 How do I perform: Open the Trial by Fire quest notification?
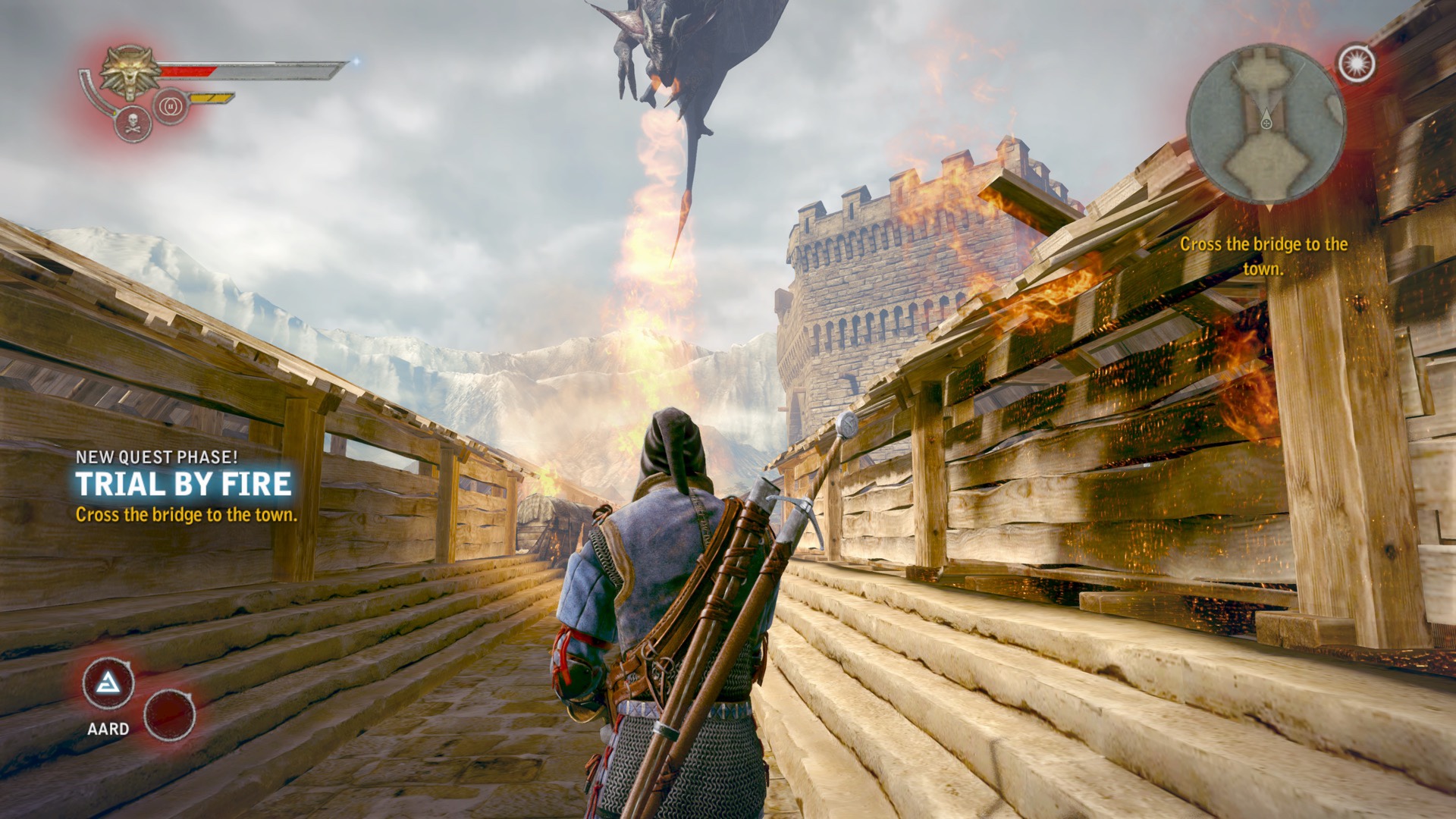coord(184,485)
